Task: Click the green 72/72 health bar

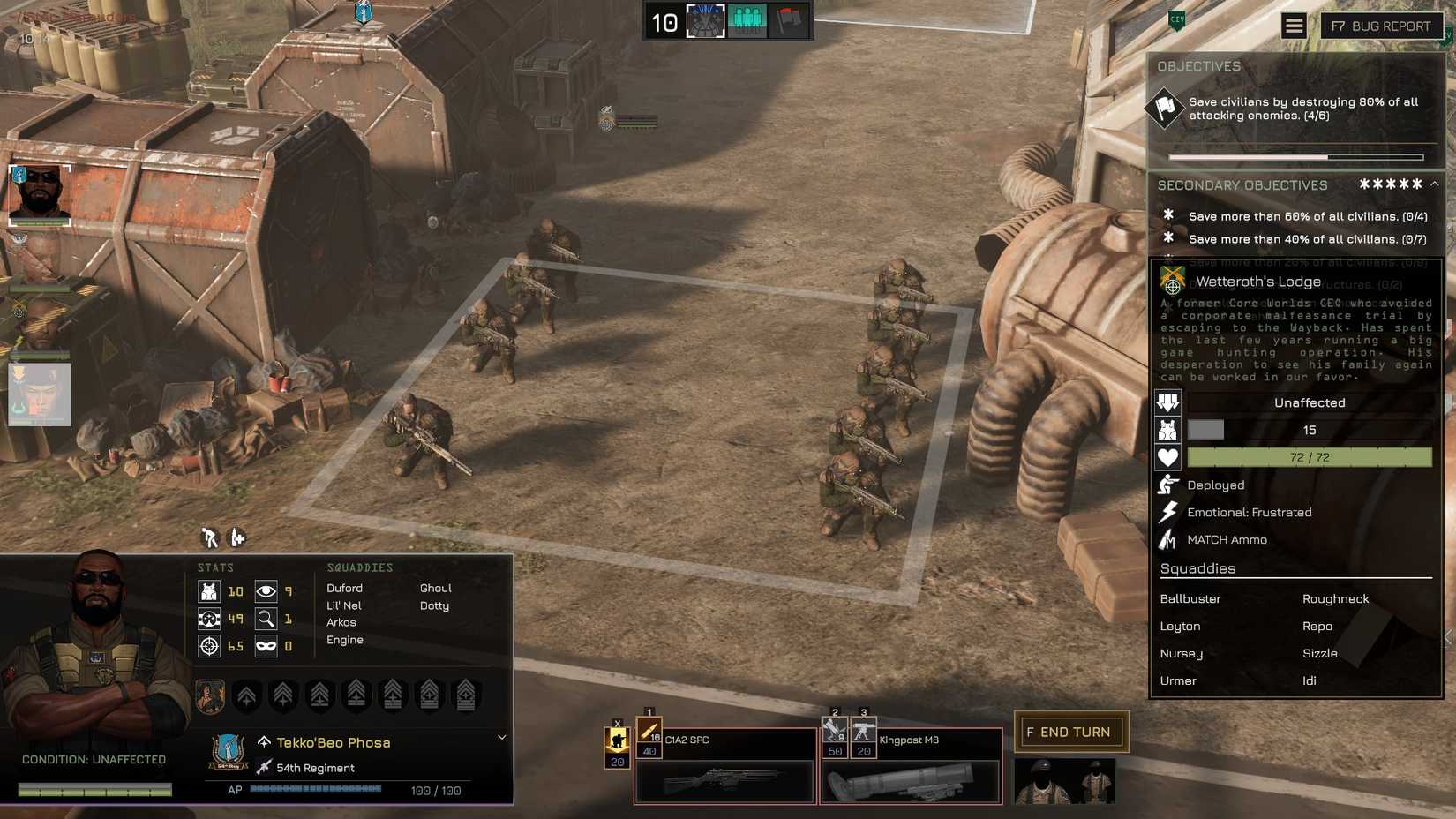Action: 1309,457
